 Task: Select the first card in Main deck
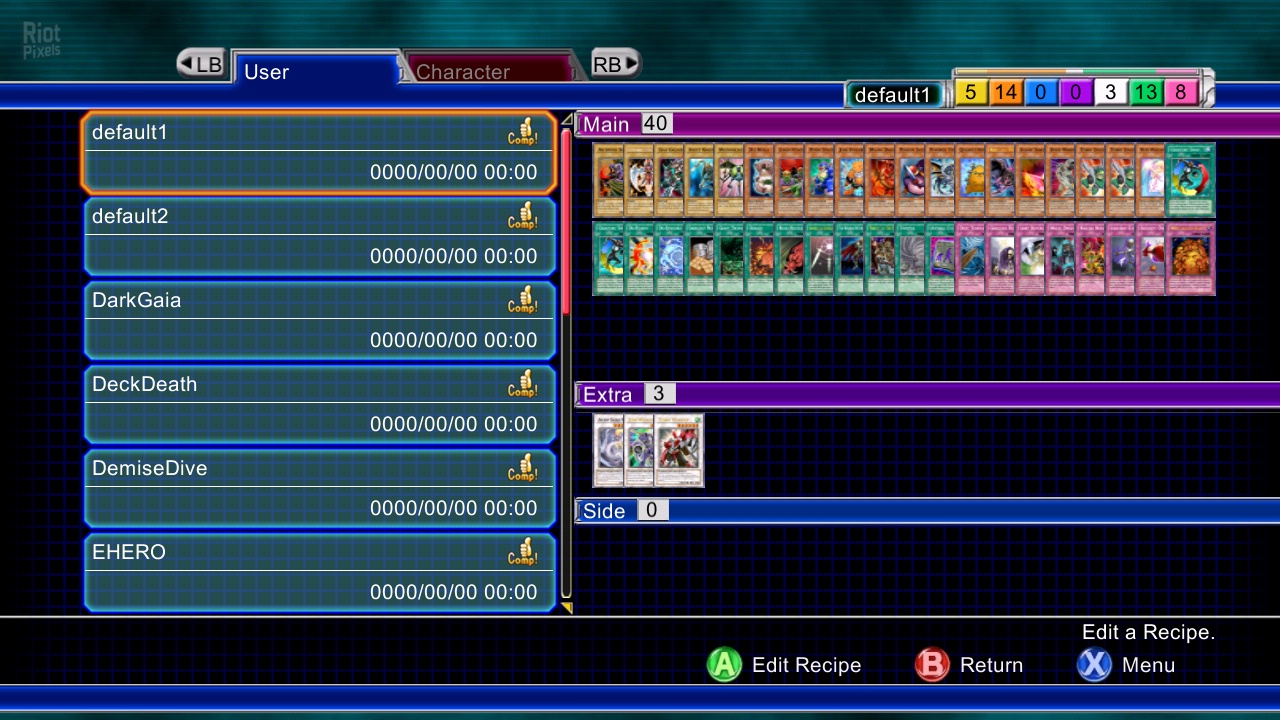point(608,180)
